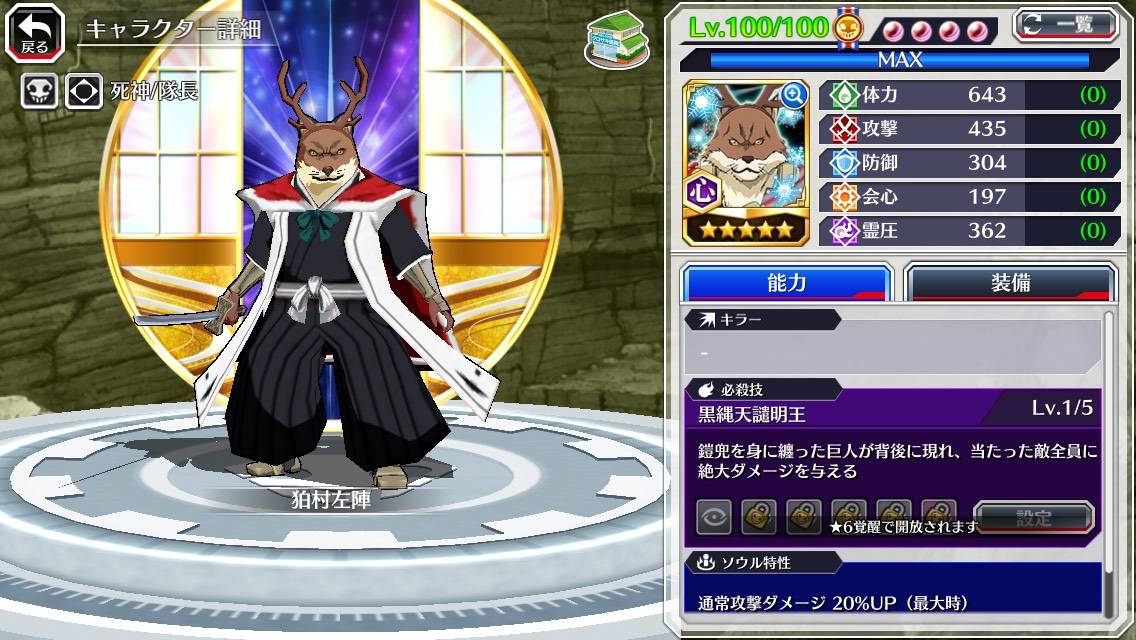Open the 一覧 character list
The height and width of the screenshot is (640, 1136).
coord(1066,25)
